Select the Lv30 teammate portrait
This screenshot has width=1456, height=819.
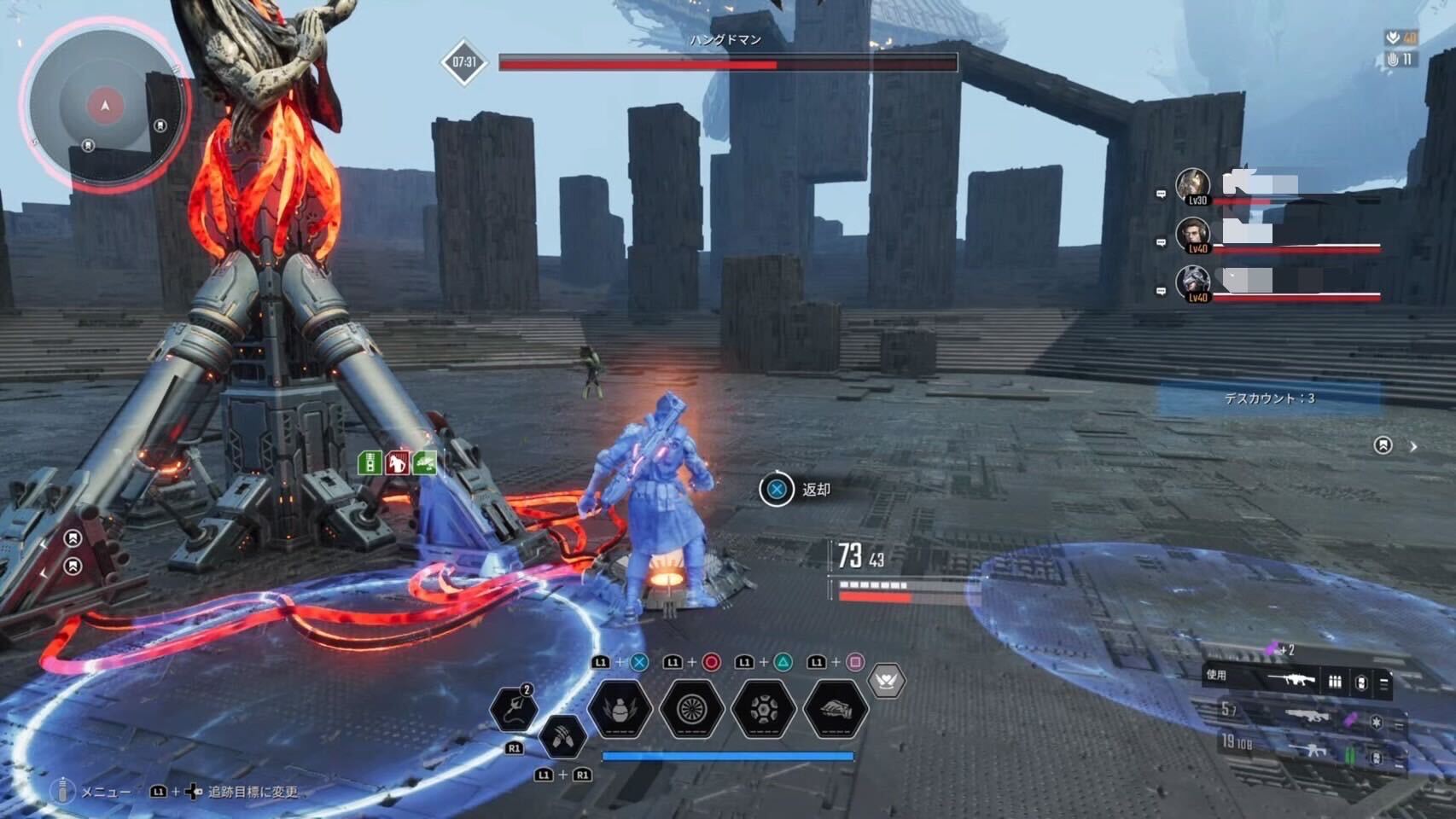pos(1193,186)
